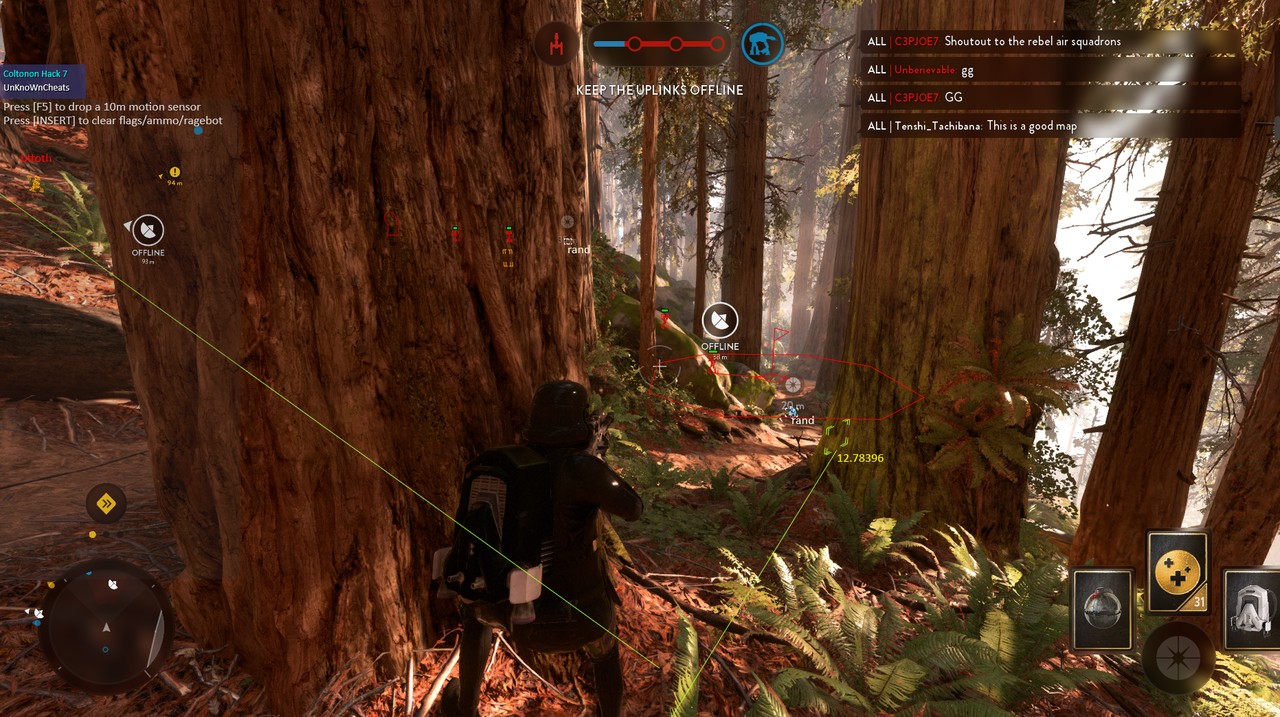Select the OFFLINE uplink marker at 38 m
The image size is (1280, 717).
pos(720,322)
